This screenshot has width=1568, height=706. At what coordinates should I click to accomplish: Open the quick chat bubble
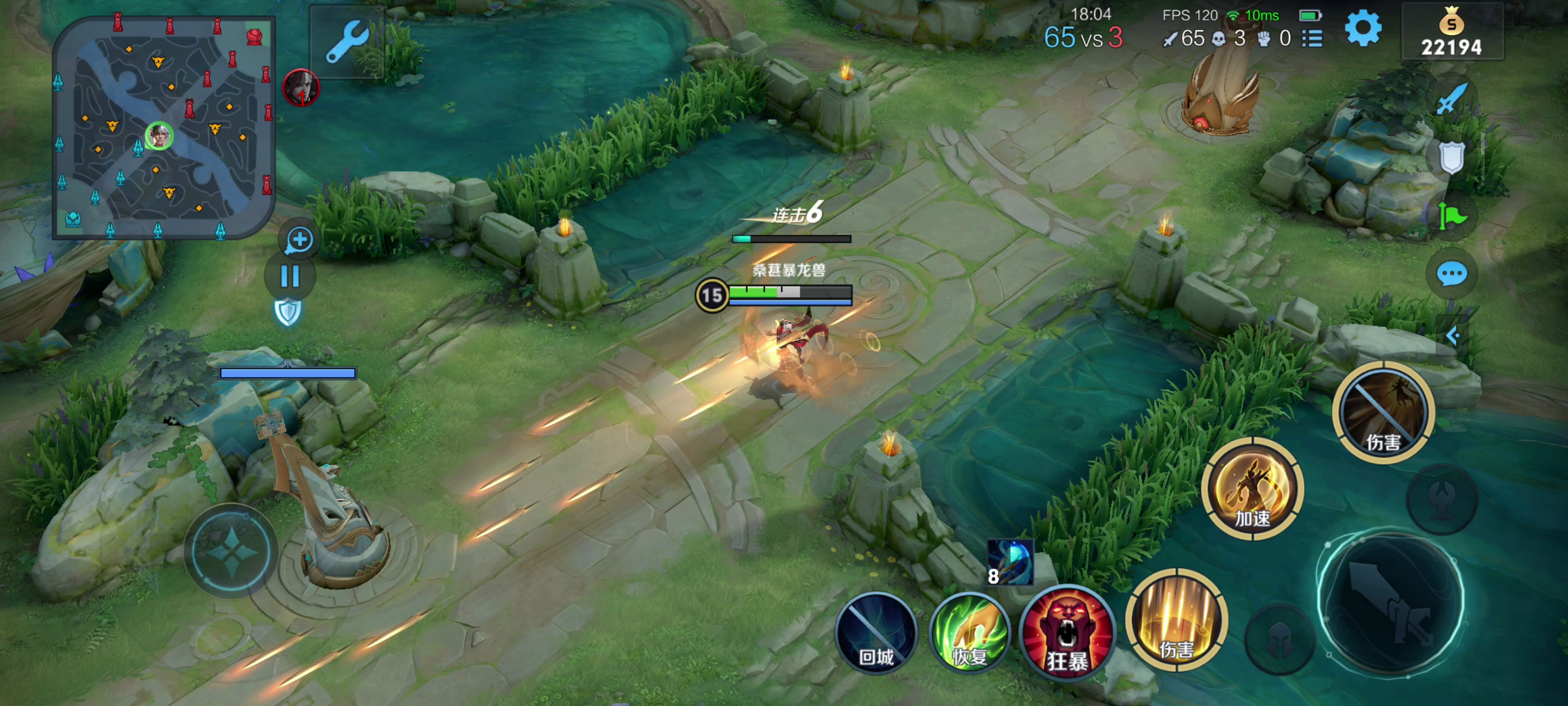click(1451, 274)
